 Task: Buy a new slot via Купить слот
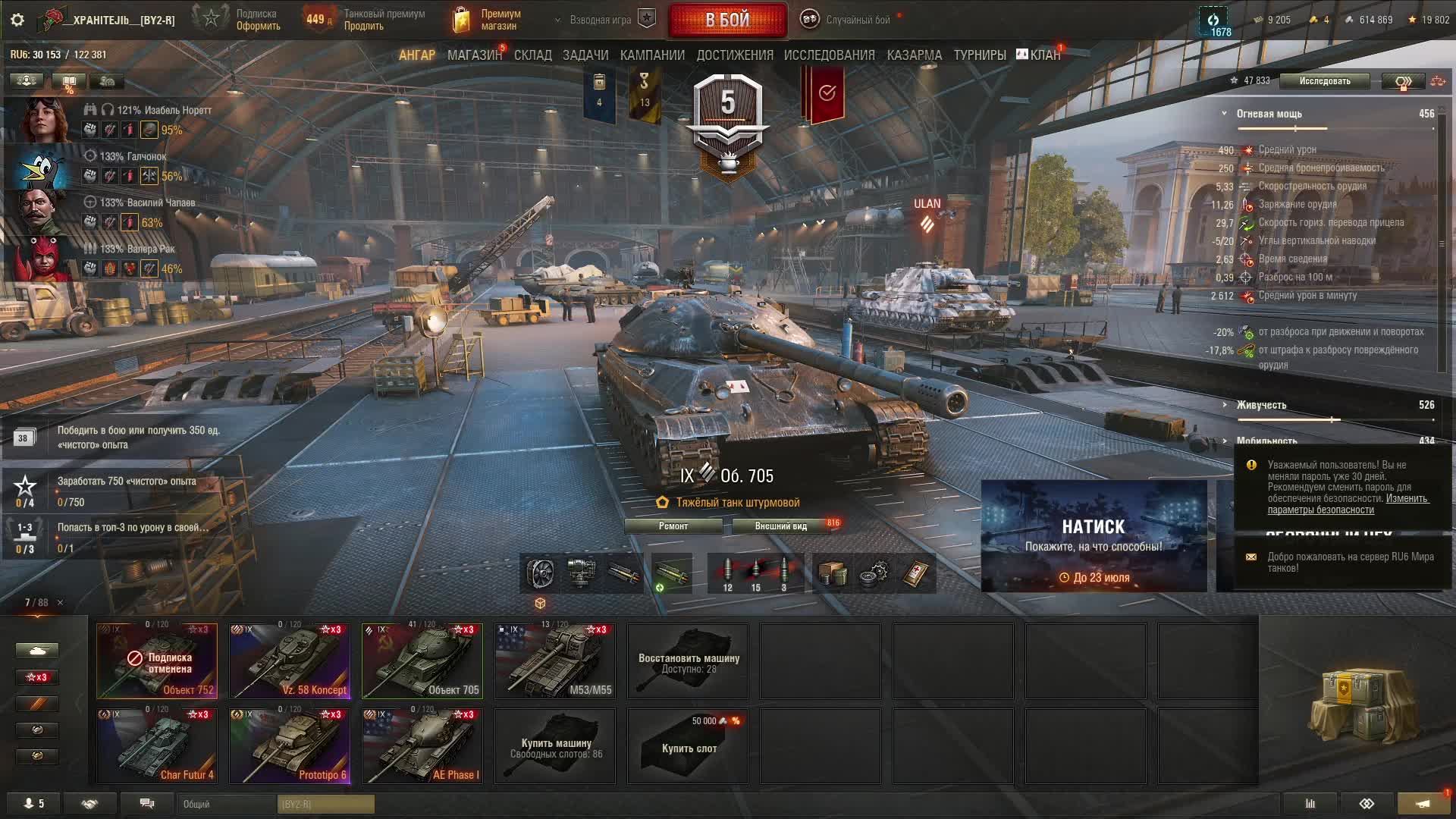coord(688,745)
